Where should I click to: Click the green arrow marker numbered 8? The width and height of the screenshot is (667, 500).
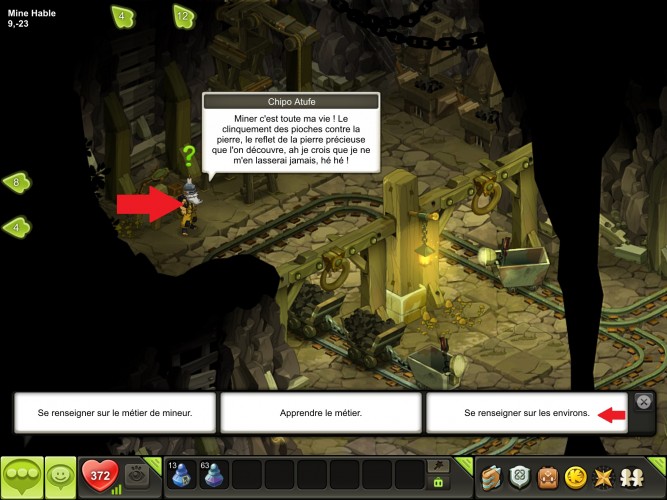click(x=17, y=182)
